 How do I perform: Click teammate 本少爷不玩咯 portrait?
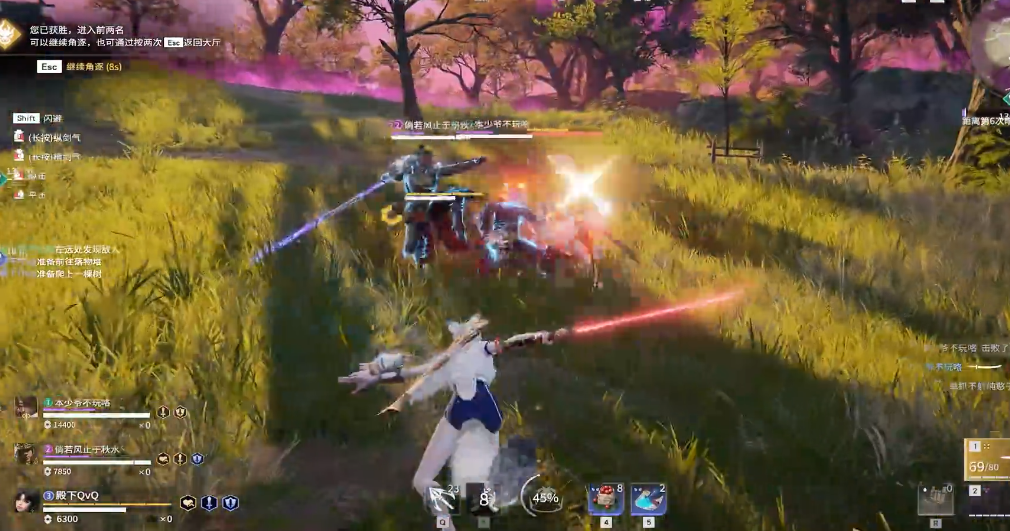coord(26,407)
